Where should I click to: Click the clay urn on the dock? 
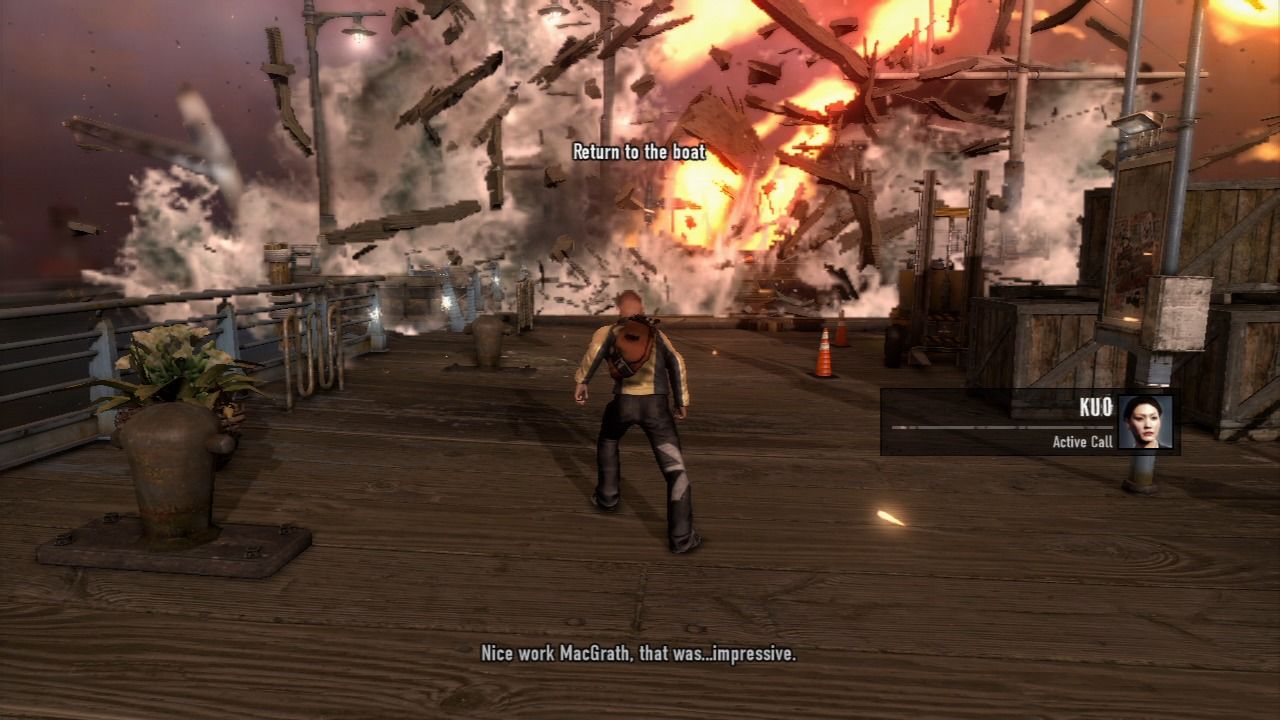[x=487, y=342]
